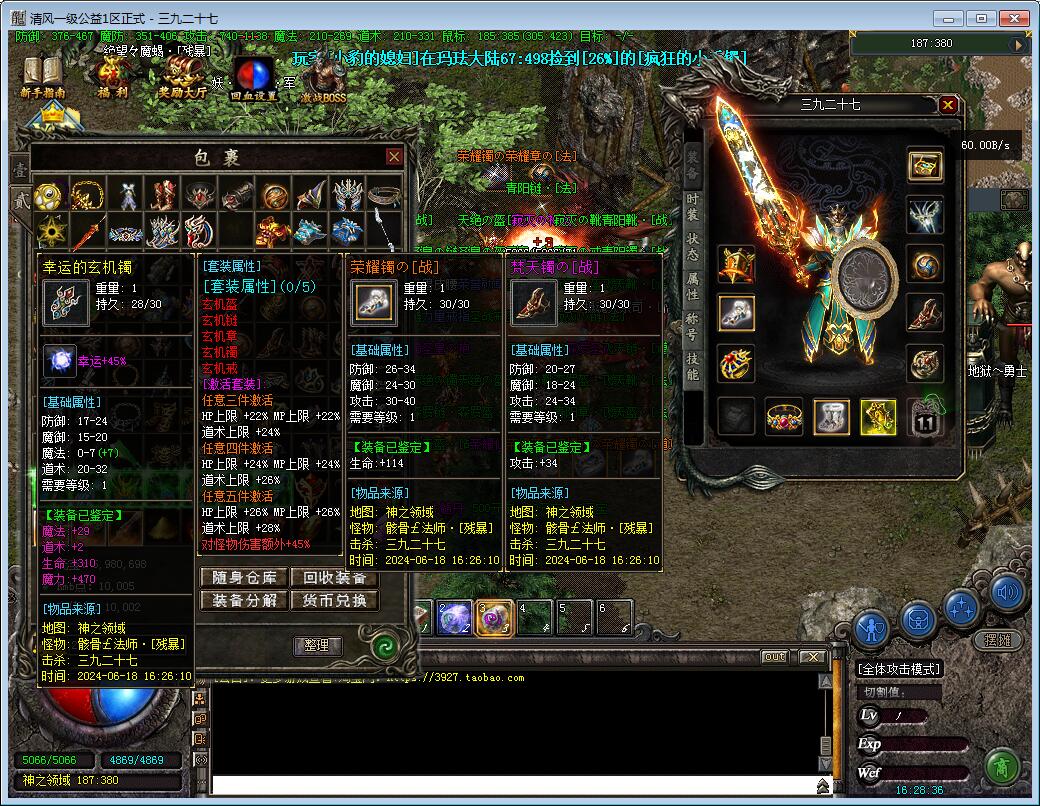Click the 回收装备 recycle equipment button
Screen dimensions: 1040x806
(335, 578)
